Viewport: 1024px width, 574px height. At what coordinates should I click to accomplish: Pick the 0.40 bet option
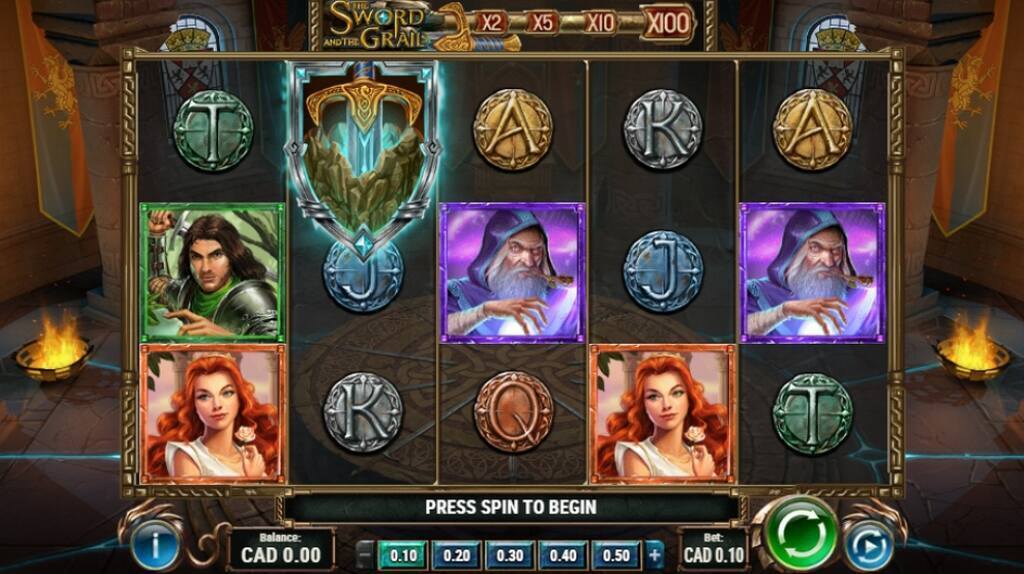pyautogui.click(x=562, y=555)
